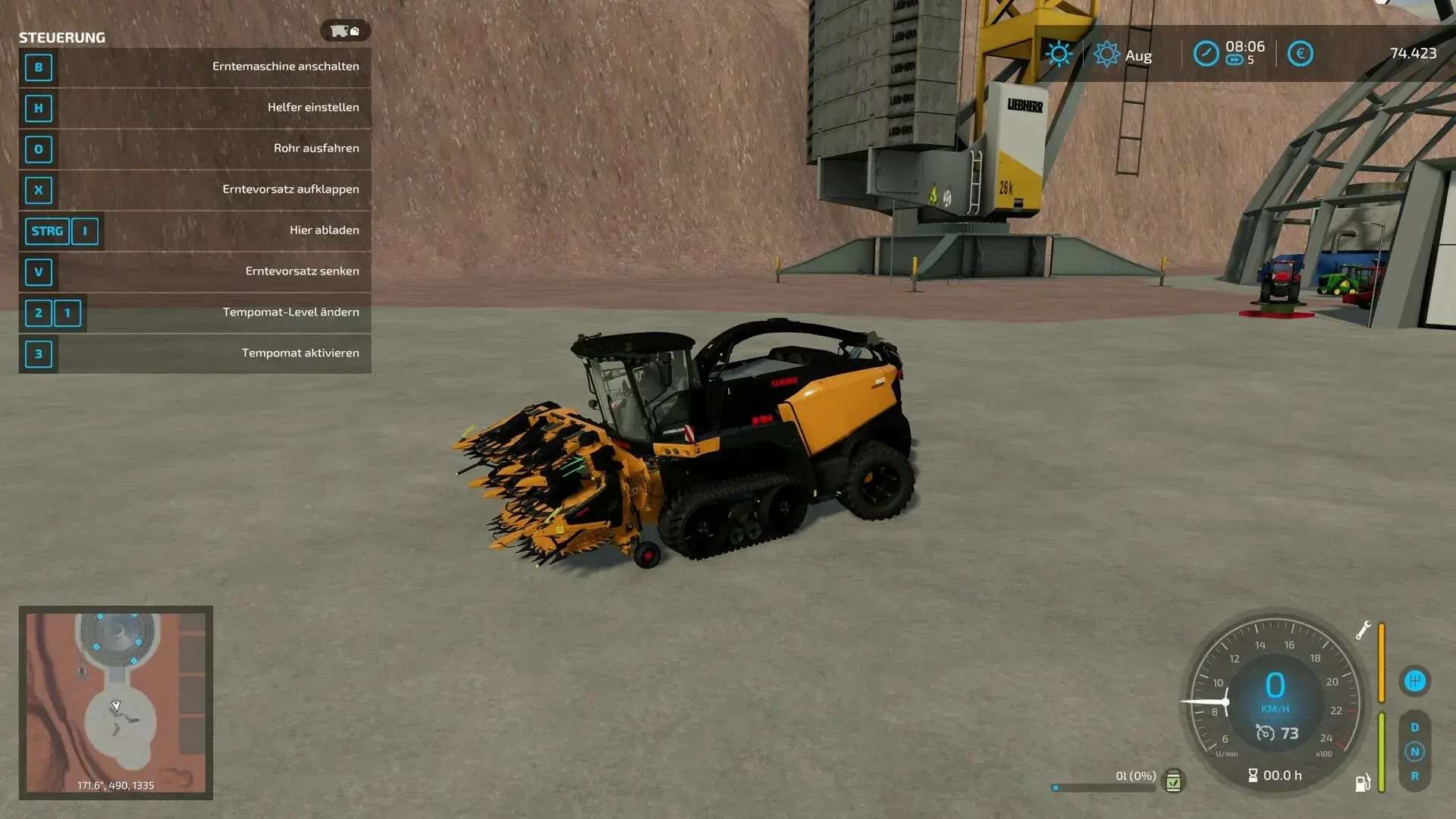Open the minimap
This screenshot has height=819, width=1456.
(115, 702)
